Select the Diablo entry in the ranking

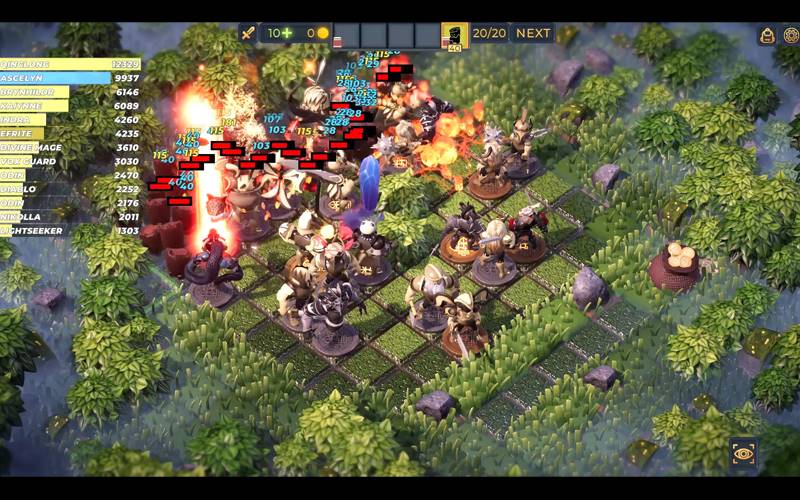point(70,188)
